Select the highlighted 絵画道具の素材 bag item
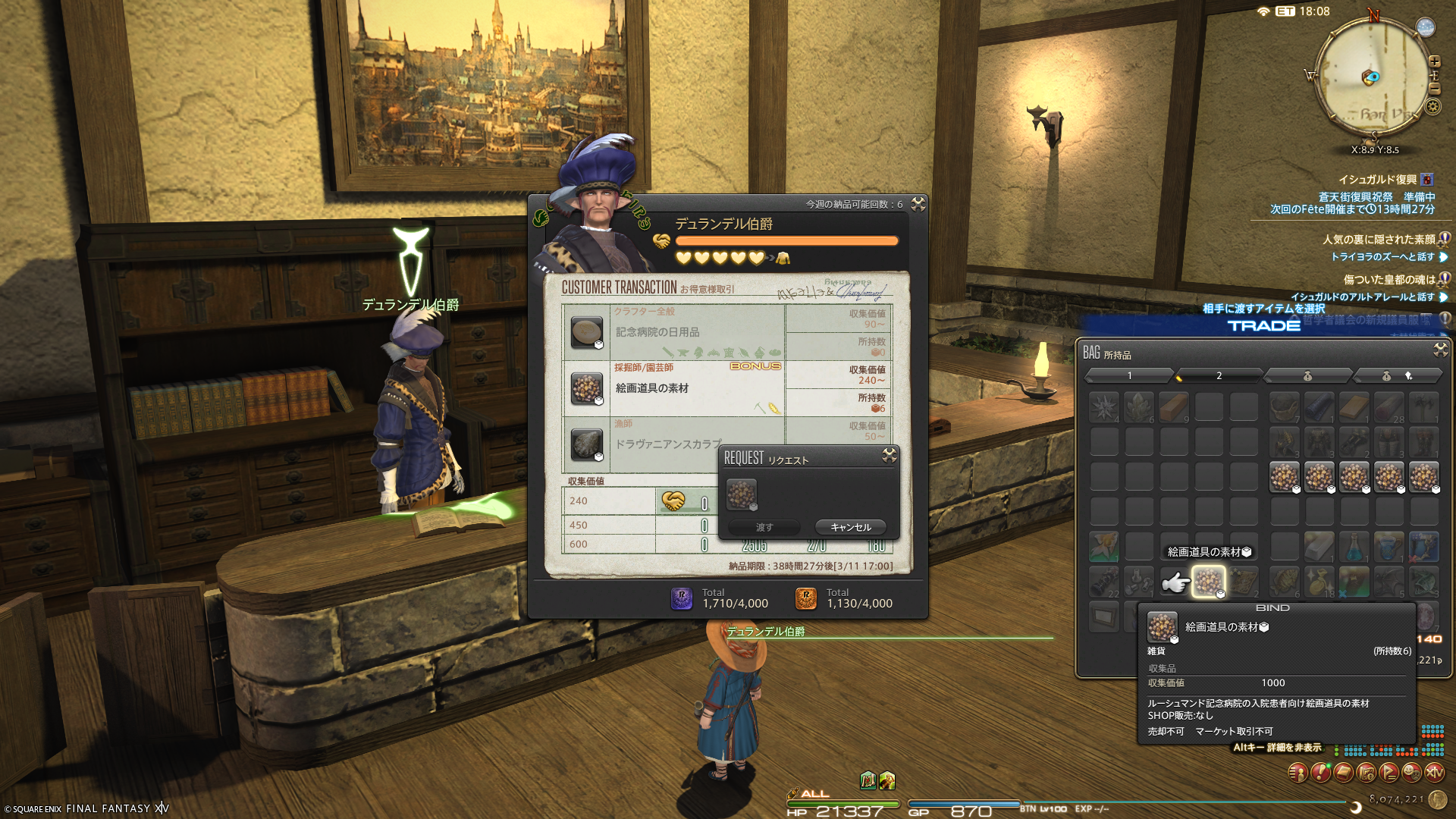The width and height of the screenshot is (1456, 819). pyautogui.click(x=1208, y=582)
